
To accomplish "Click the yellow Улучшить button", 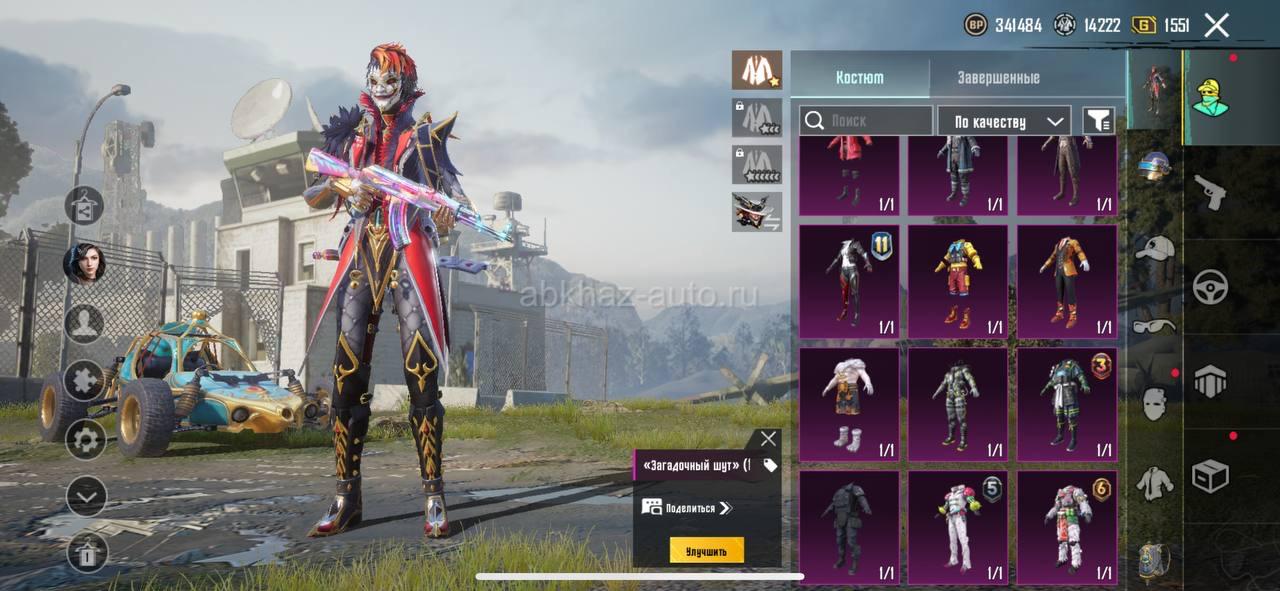I will (706, 550).
